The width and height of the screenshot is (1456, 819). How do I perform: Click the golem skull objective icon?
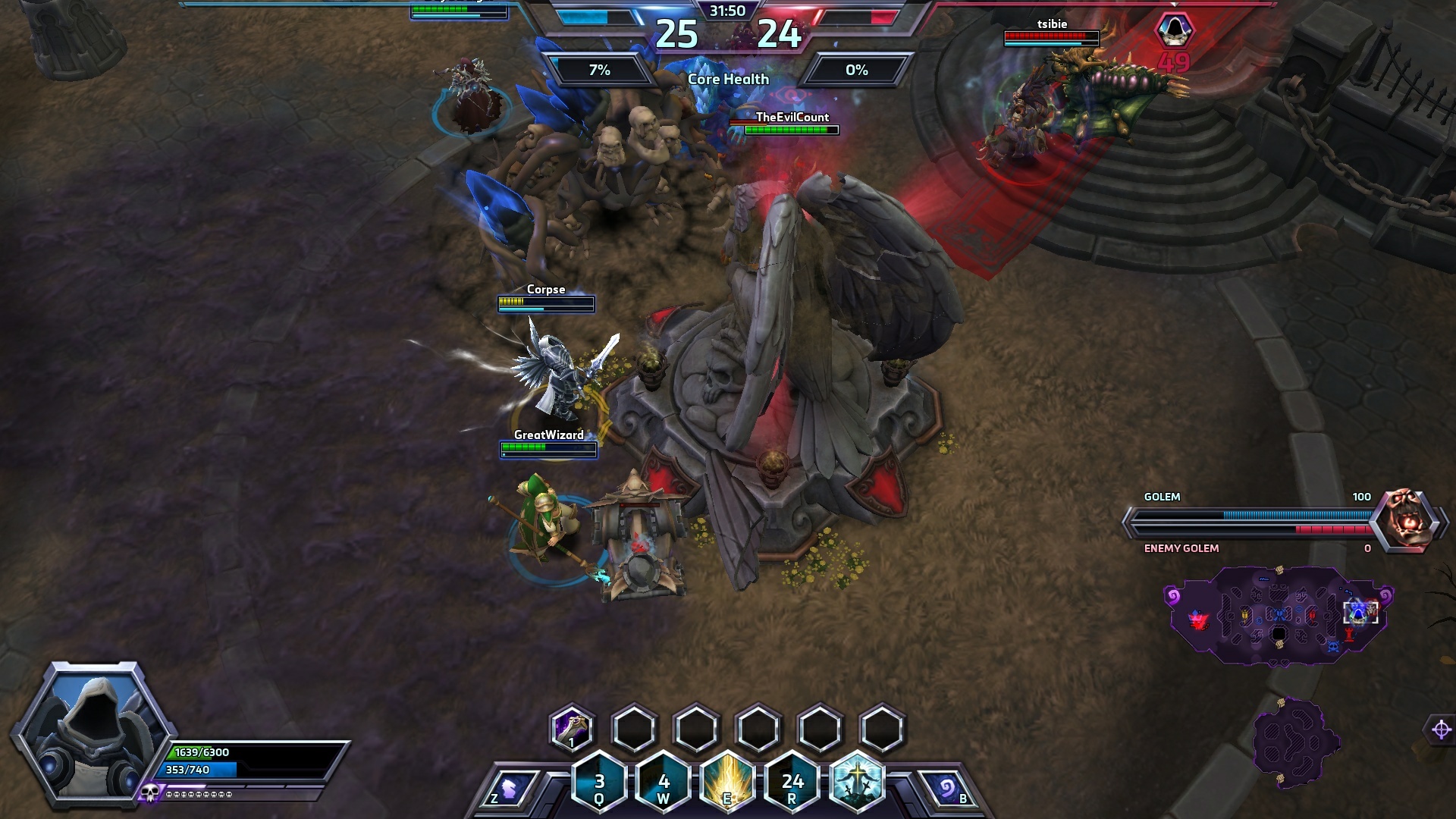click(1407, 519)
